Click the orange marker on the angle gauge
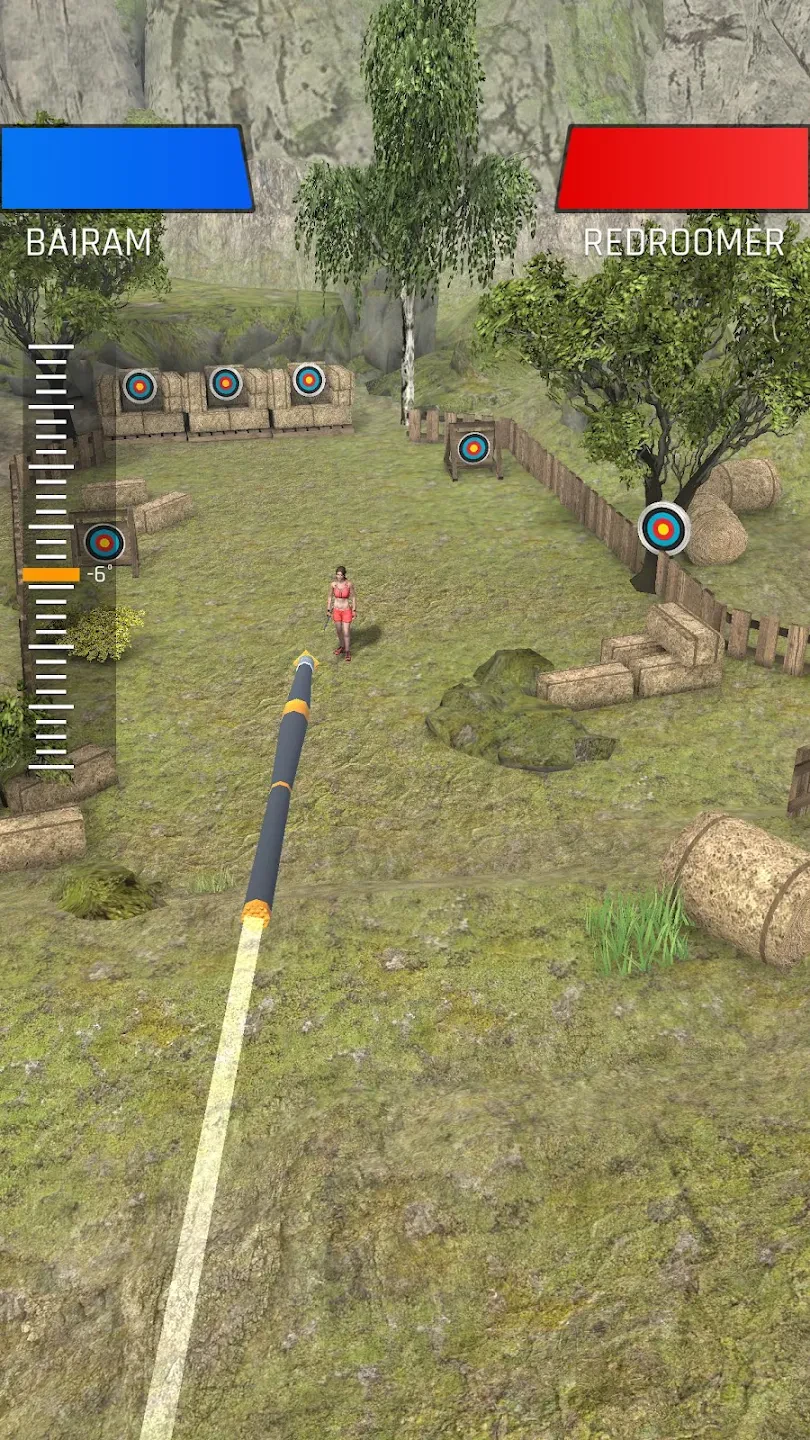 click(x=51, y=575)
